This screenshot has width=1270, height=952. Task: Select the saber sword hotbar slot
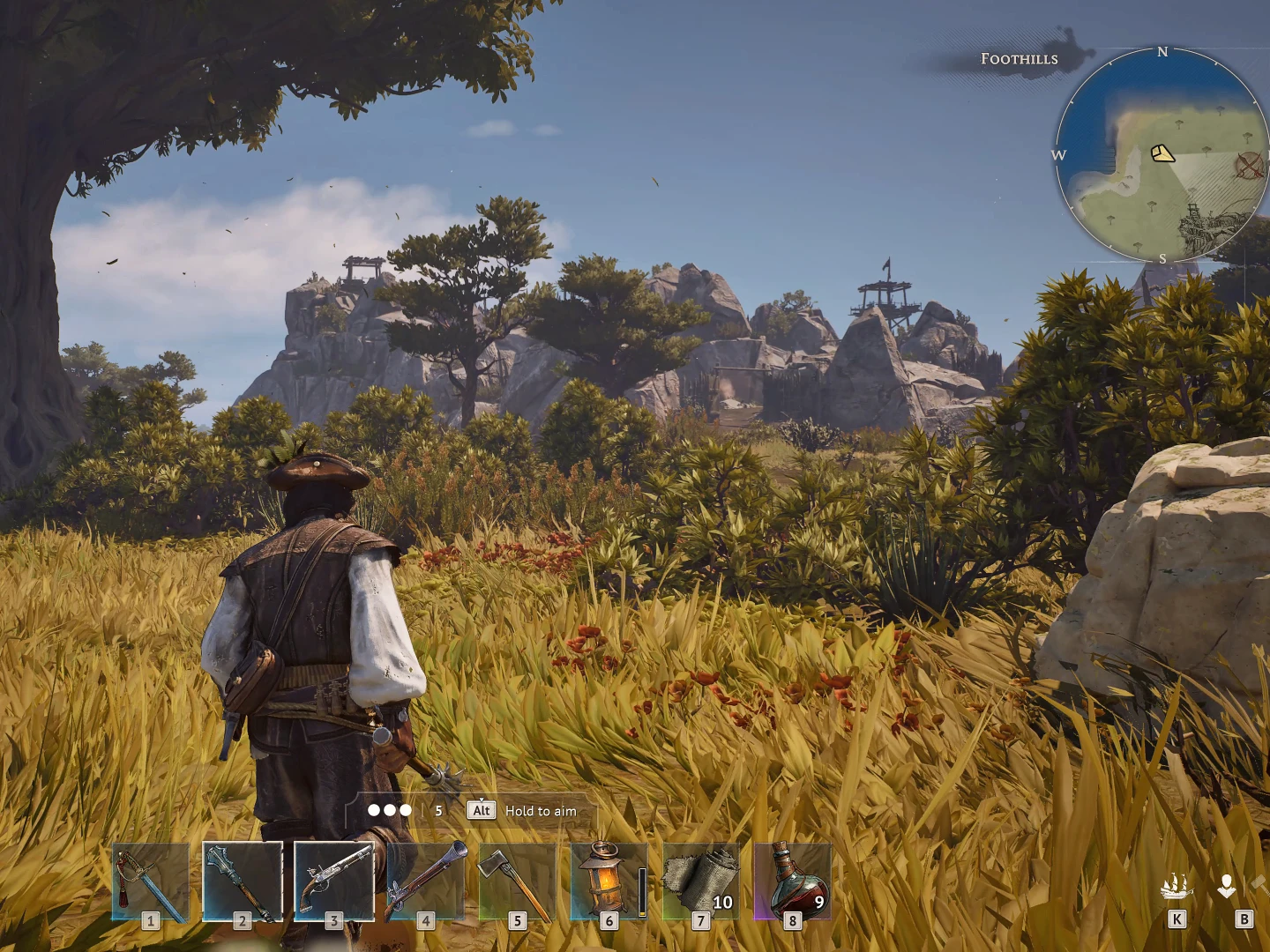[x=150, y=881]
